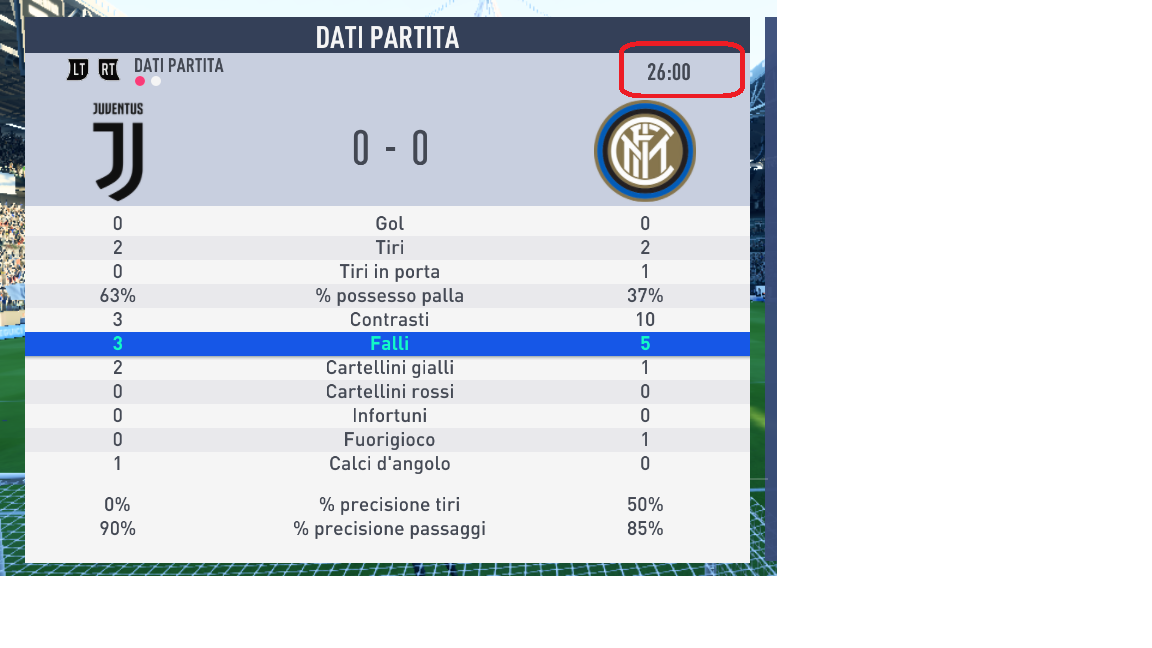Select the Cartellini gialli row
The height and width of the screenshot is (648, 1152).
click(389, 368)
